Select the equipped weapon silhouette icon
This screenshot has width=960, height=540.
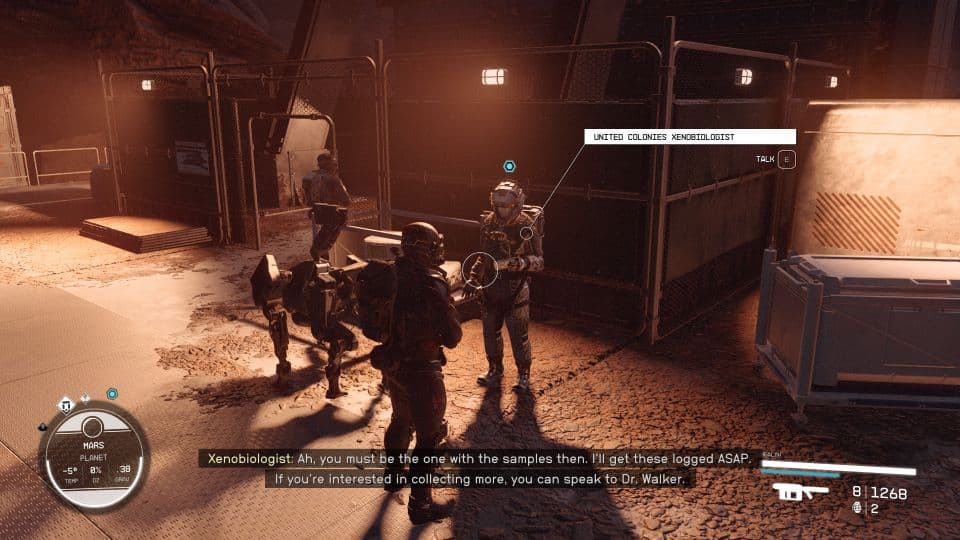click(800, 493)
